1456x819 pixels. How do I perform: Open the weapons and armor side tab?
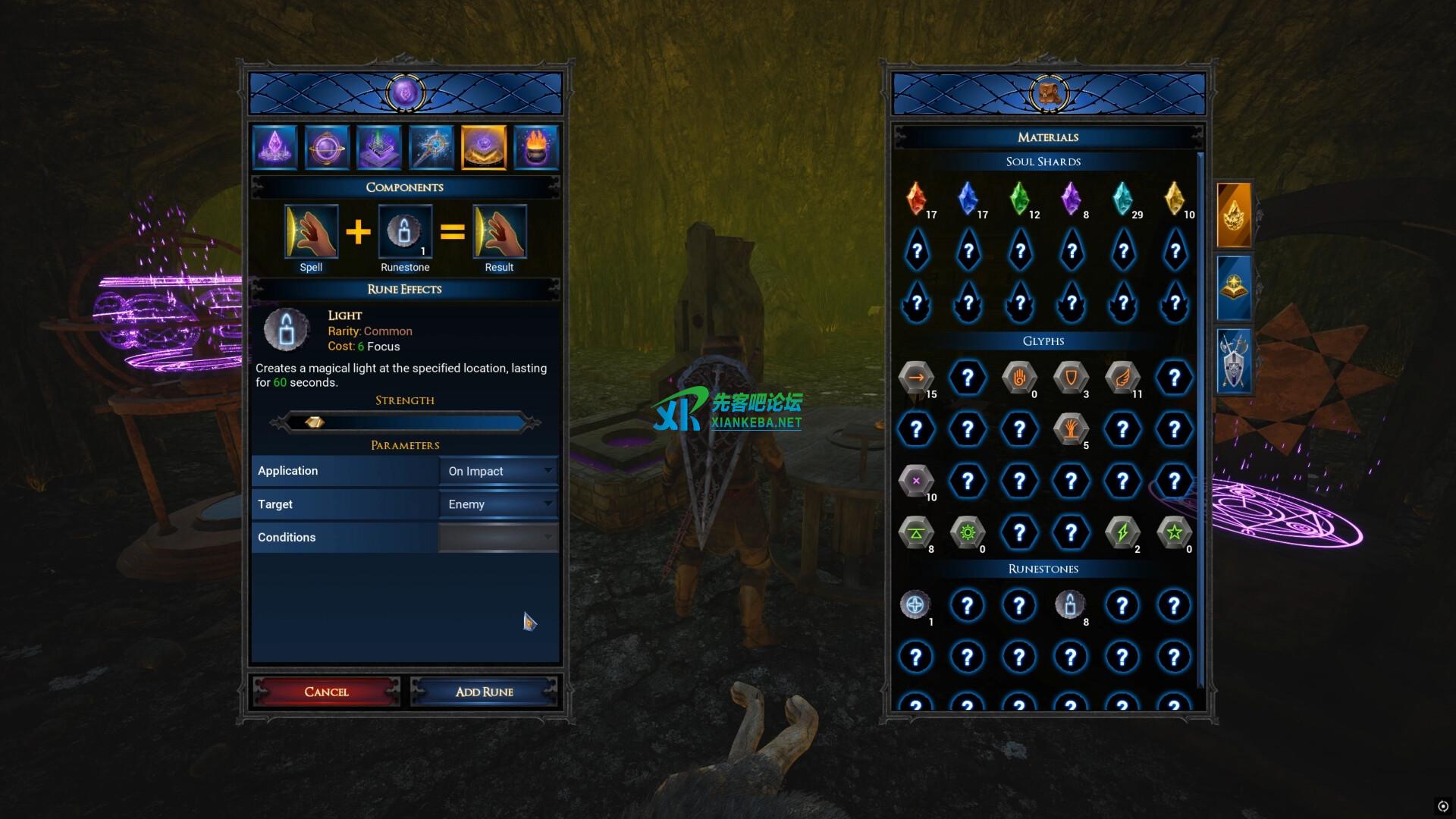point(1234,362)
